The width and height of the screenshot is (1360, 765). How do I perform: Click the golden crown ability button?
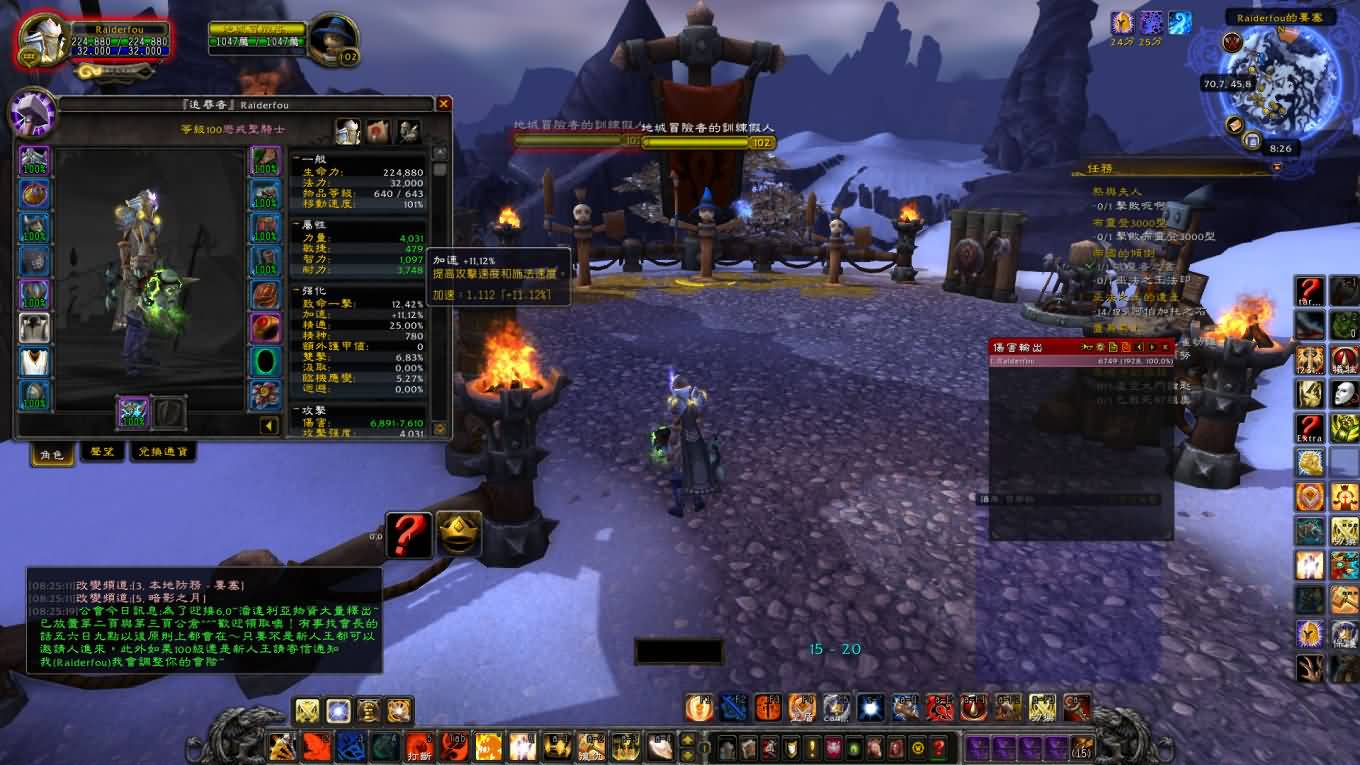(459, 534)
